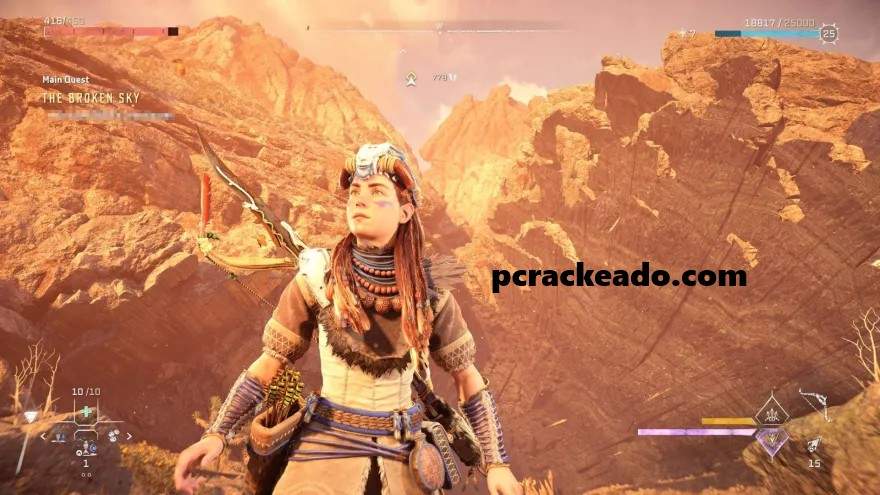Click the quest waypoint marker
880x495 pixels.
tap(411, 78)
